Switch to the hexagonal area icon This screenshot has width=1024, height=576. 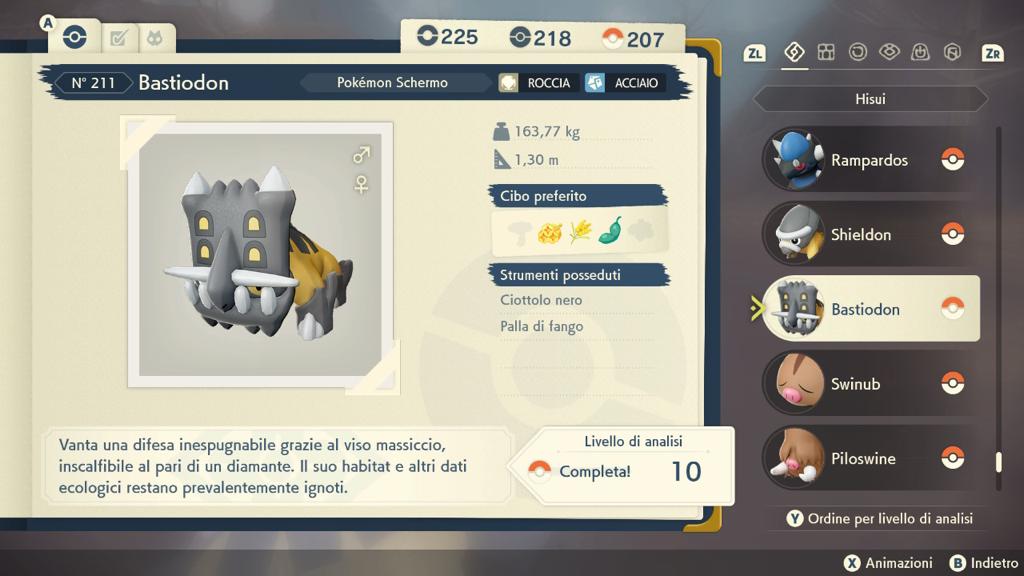(x=952, y=52)
